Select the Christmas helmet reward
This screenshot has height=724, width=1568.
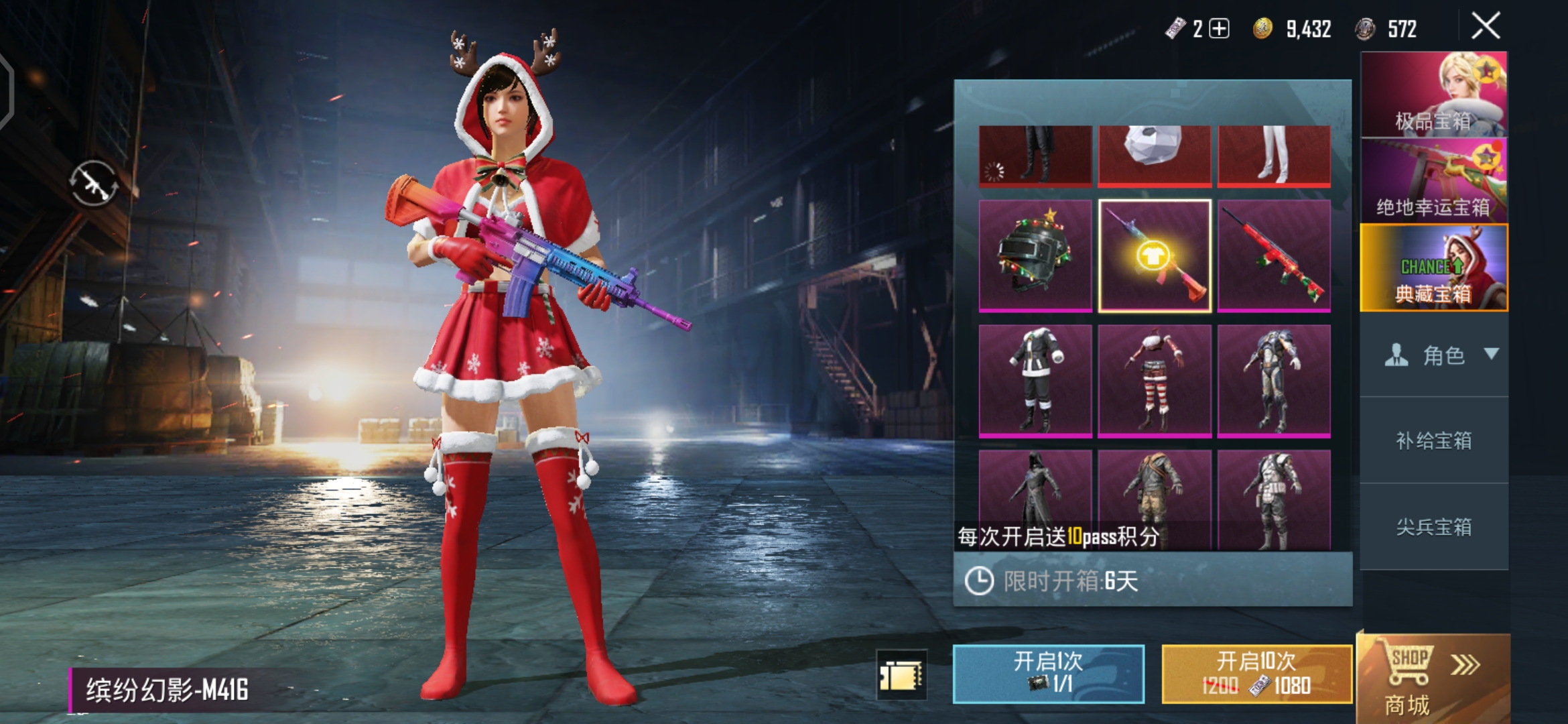1035,255
